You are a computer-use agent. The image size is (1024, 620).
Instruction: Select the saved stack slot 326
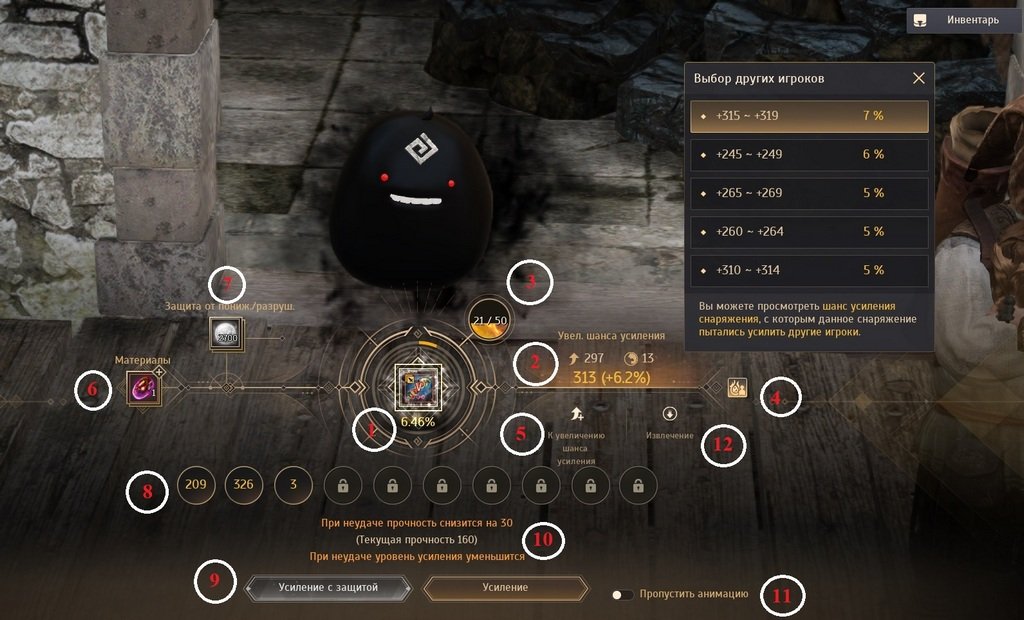244,485
